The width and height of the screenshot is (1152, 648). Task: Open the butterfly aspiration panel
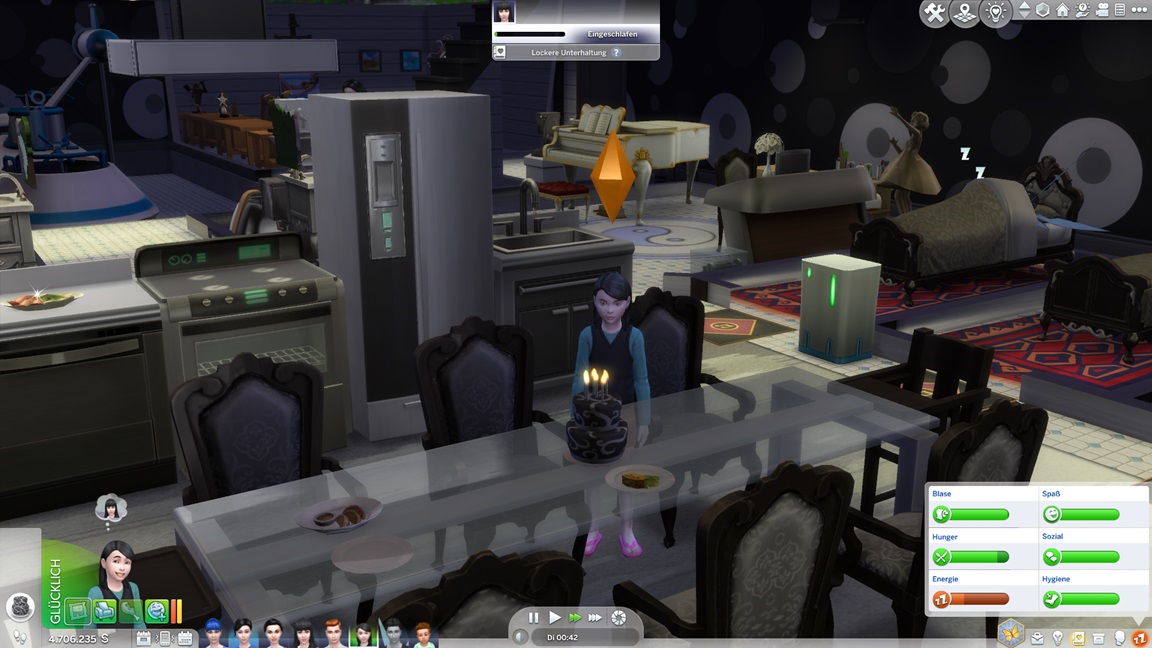(1012, 632)
